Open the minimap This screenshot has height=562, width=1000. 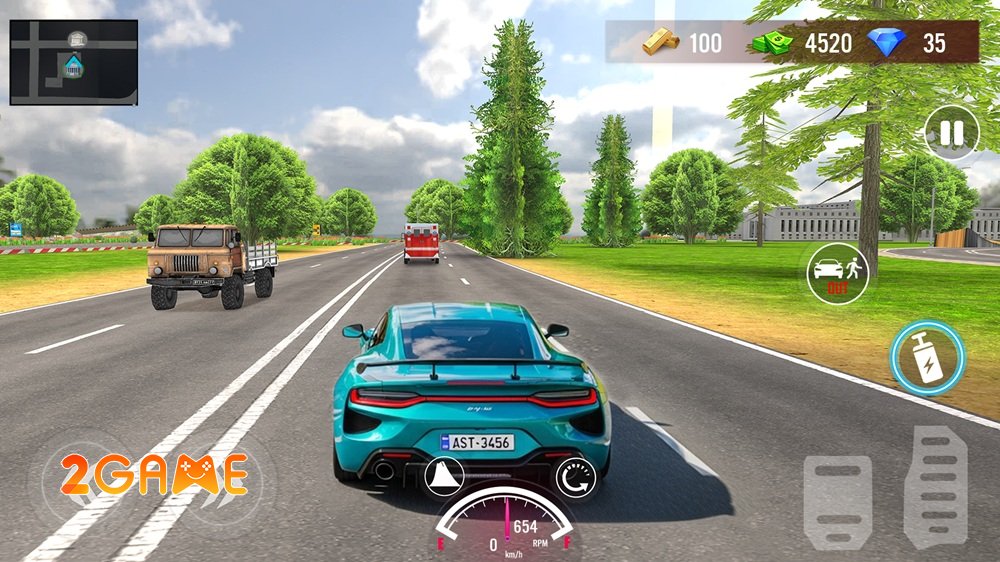[74, 62]
